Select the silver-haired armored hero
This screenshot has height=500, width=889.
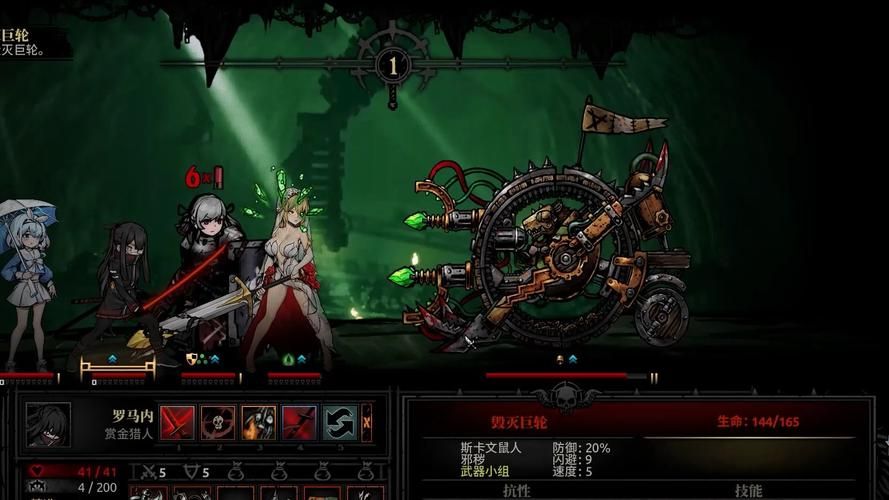click(210, 270)
